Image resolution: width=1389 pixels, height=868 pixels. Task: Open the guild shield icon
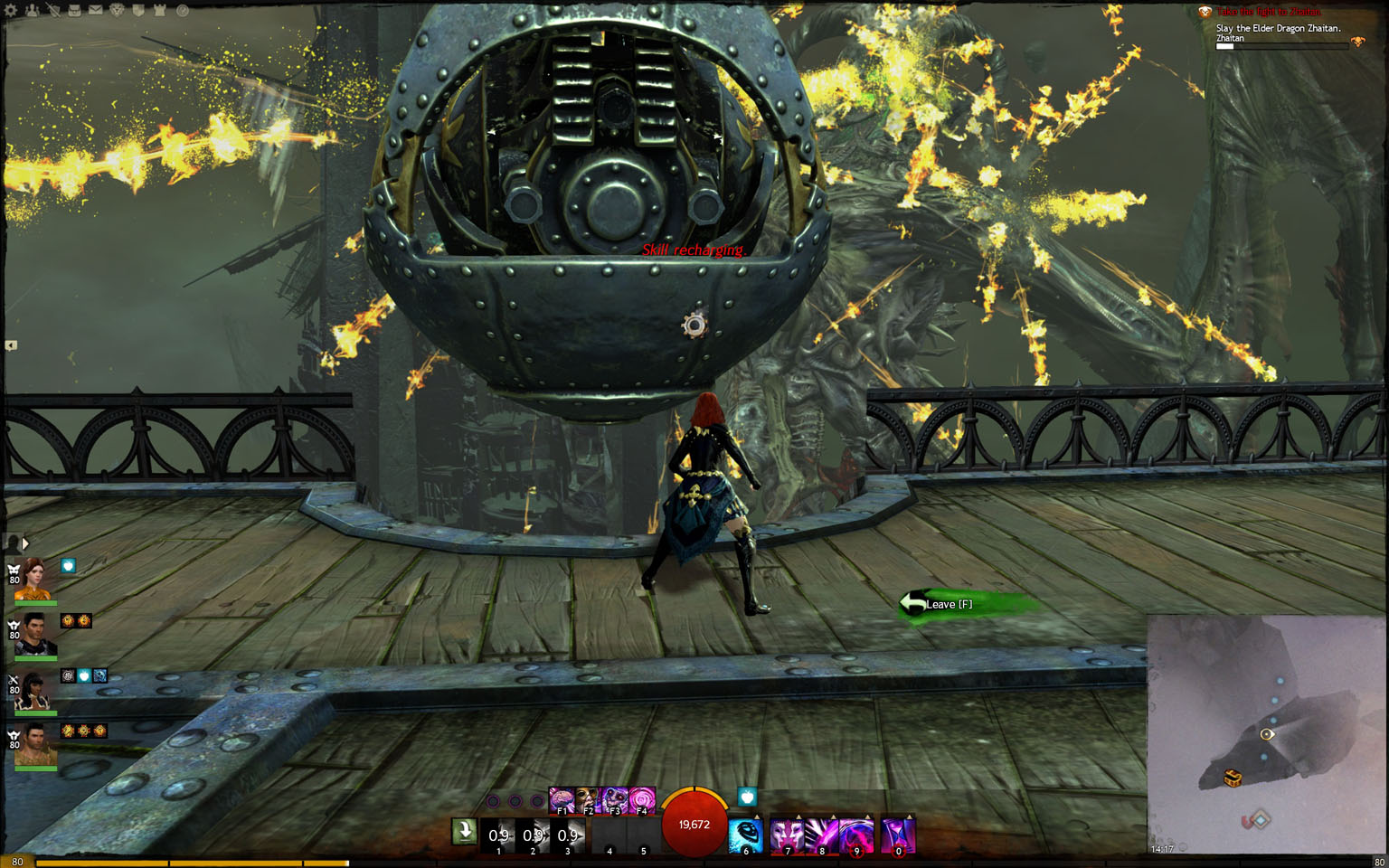point(138,11)
